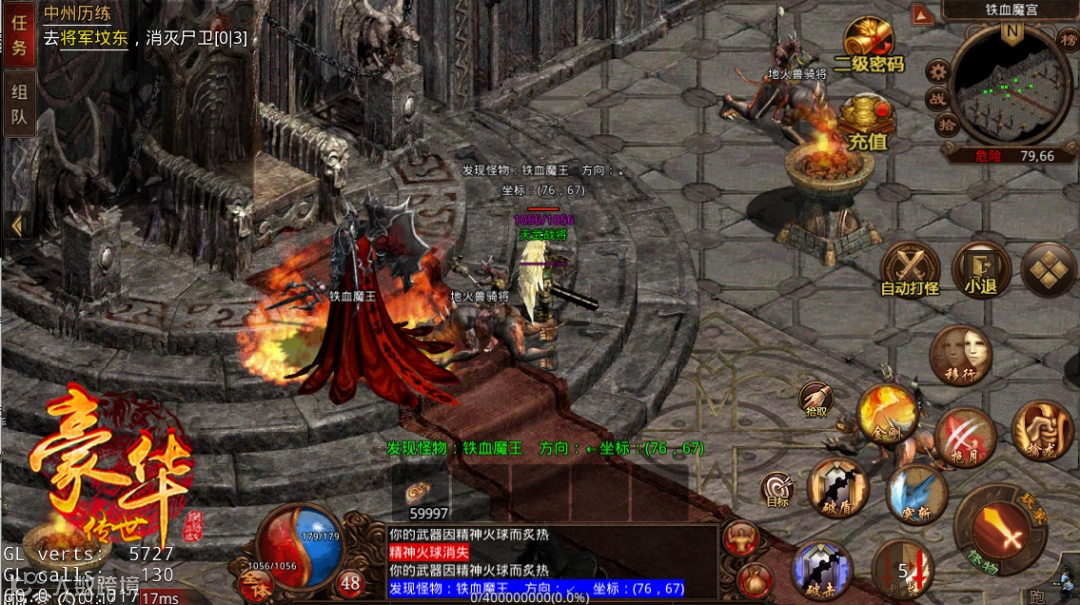Open settings with the gear icon
This screenshot has height=605, width=1080.
[x=938, y=71]
